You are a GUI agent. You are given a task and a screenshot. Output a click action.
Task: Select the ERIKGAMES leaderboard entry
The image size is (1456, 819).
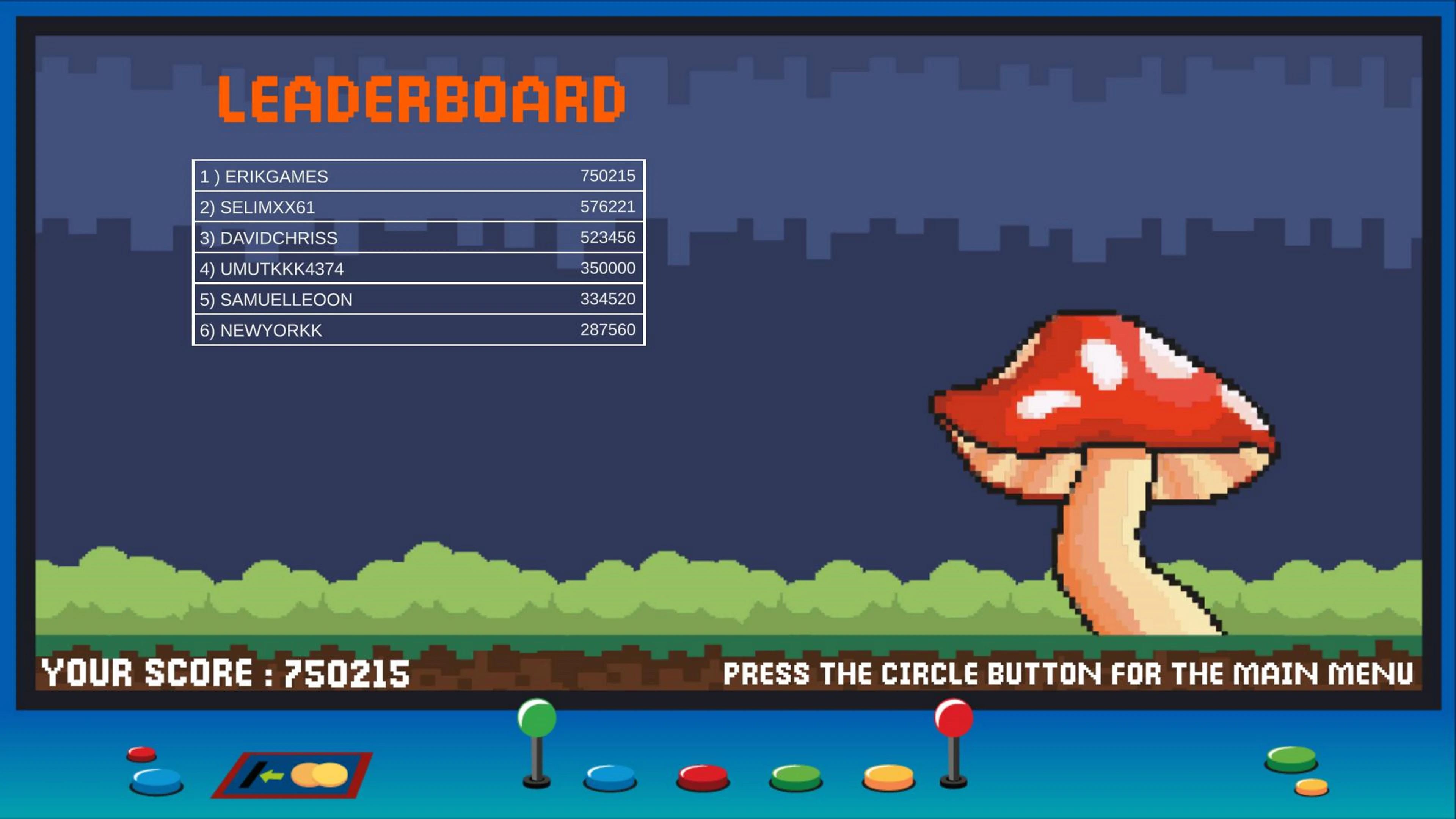(x=418, y=176)
